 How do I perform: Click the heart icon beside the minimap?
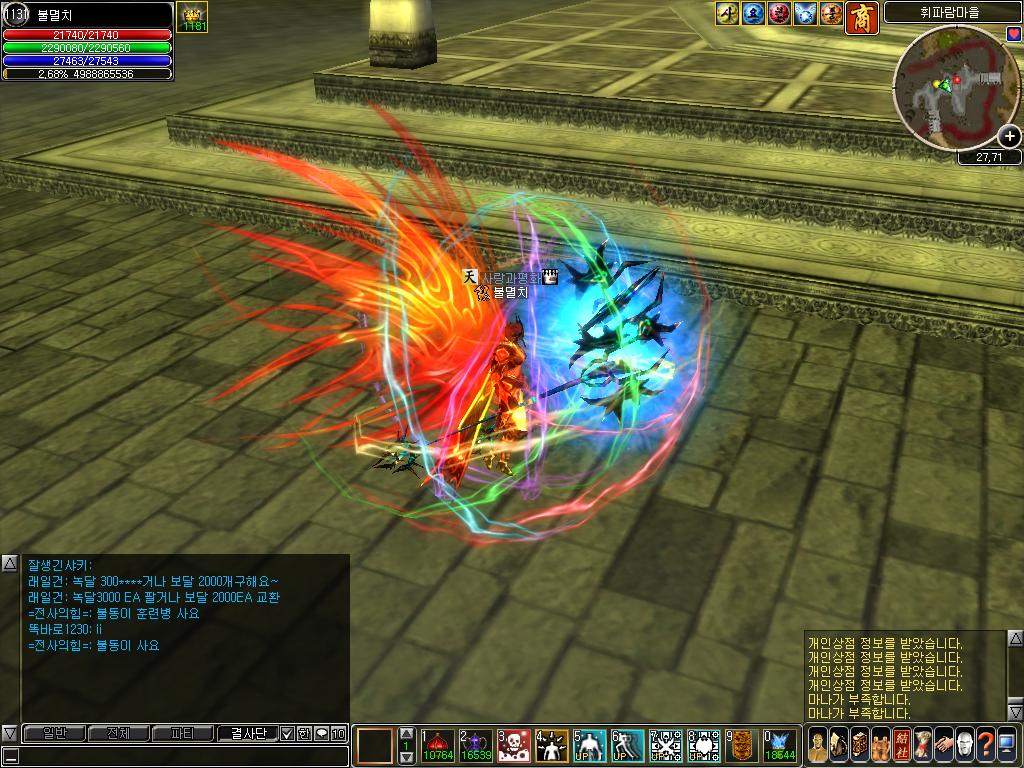click(1014, 35)
